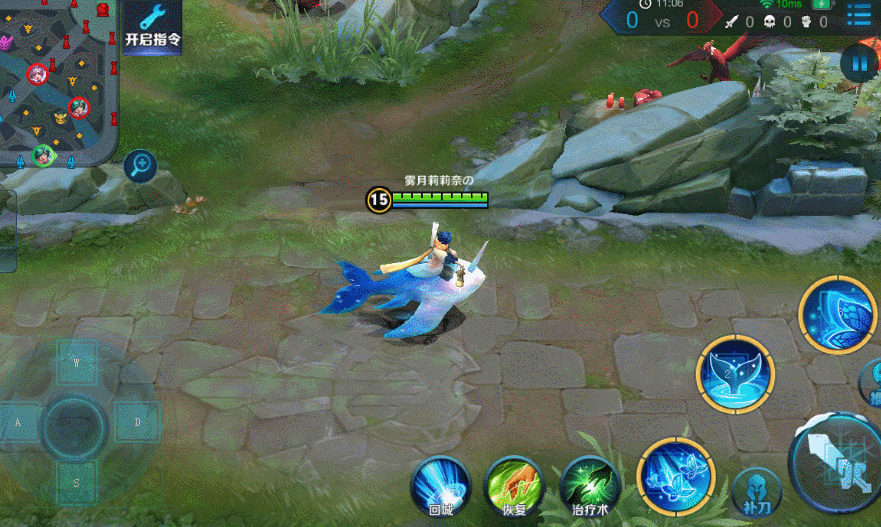The height and width of the screenshot is (527, 881).
Task: Click the D right direction key
Action: tap(137, 423)
